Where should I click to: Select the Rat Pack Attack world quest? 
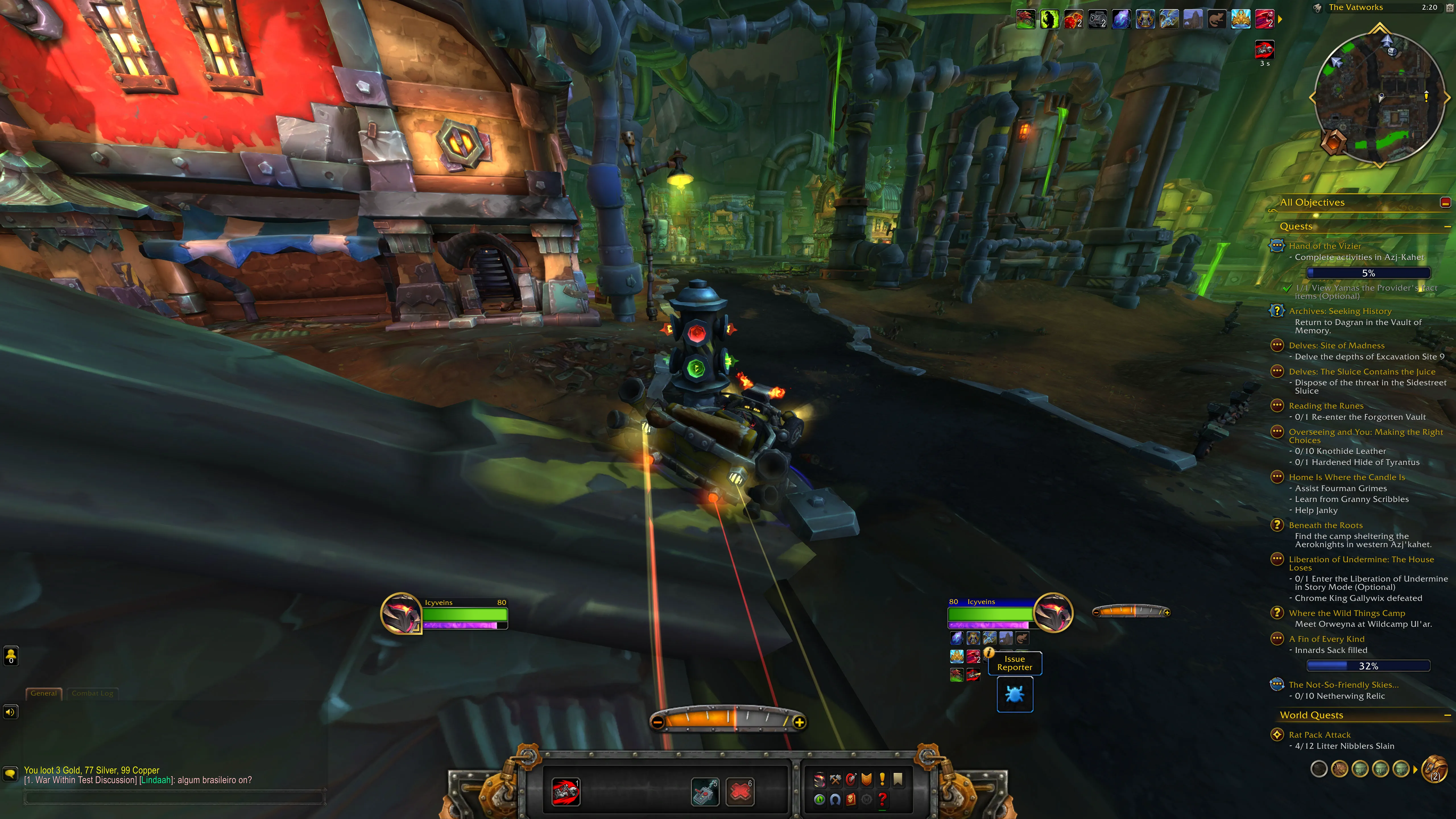pyautogui.click(x=1319, y=735)
